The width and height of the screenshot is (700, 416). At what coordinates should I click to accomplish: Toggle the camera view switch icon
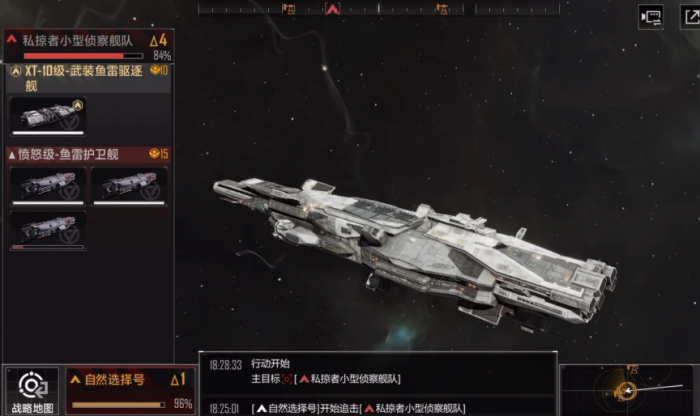[x=651, y=17]
